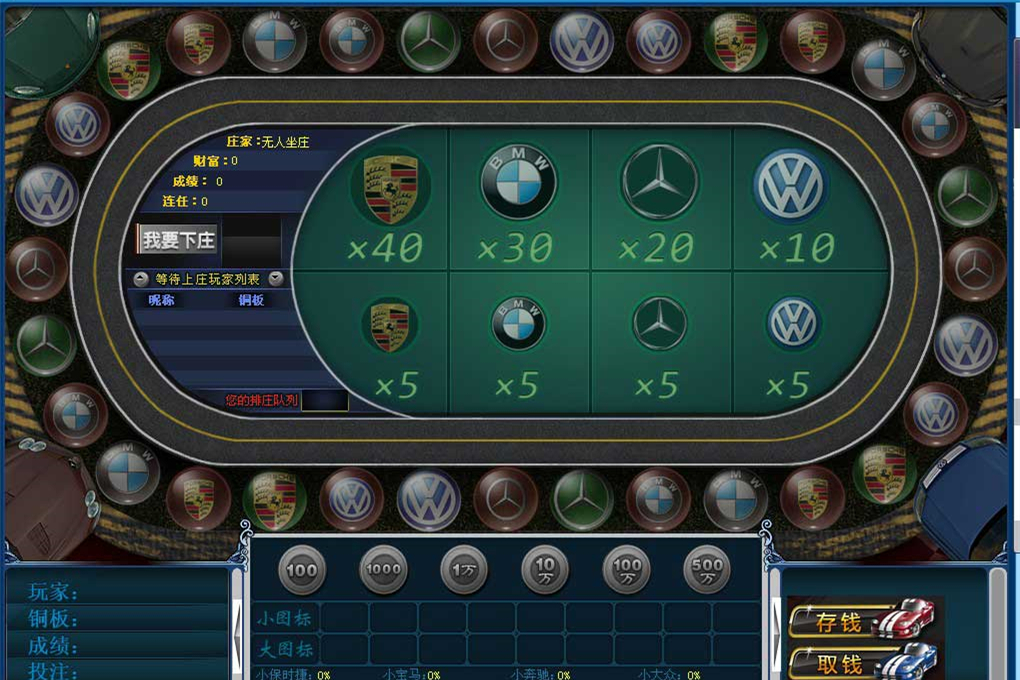Viewport: 1020px width, 680px height.
Task: Choose the 1000 chip
Action: point(383,570)
